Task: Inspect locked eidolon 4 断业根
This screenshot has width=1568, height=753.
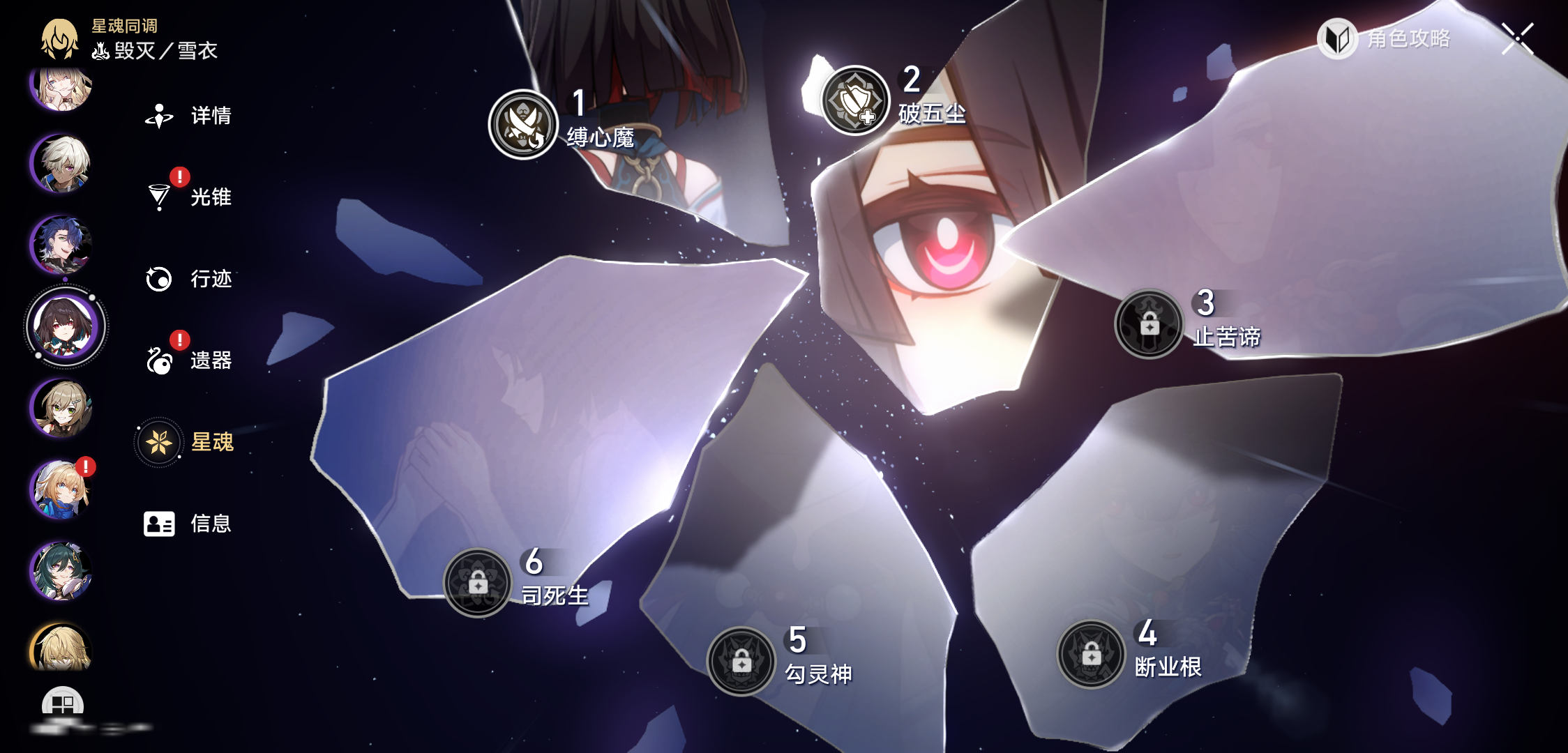Action: (1091, 654)
